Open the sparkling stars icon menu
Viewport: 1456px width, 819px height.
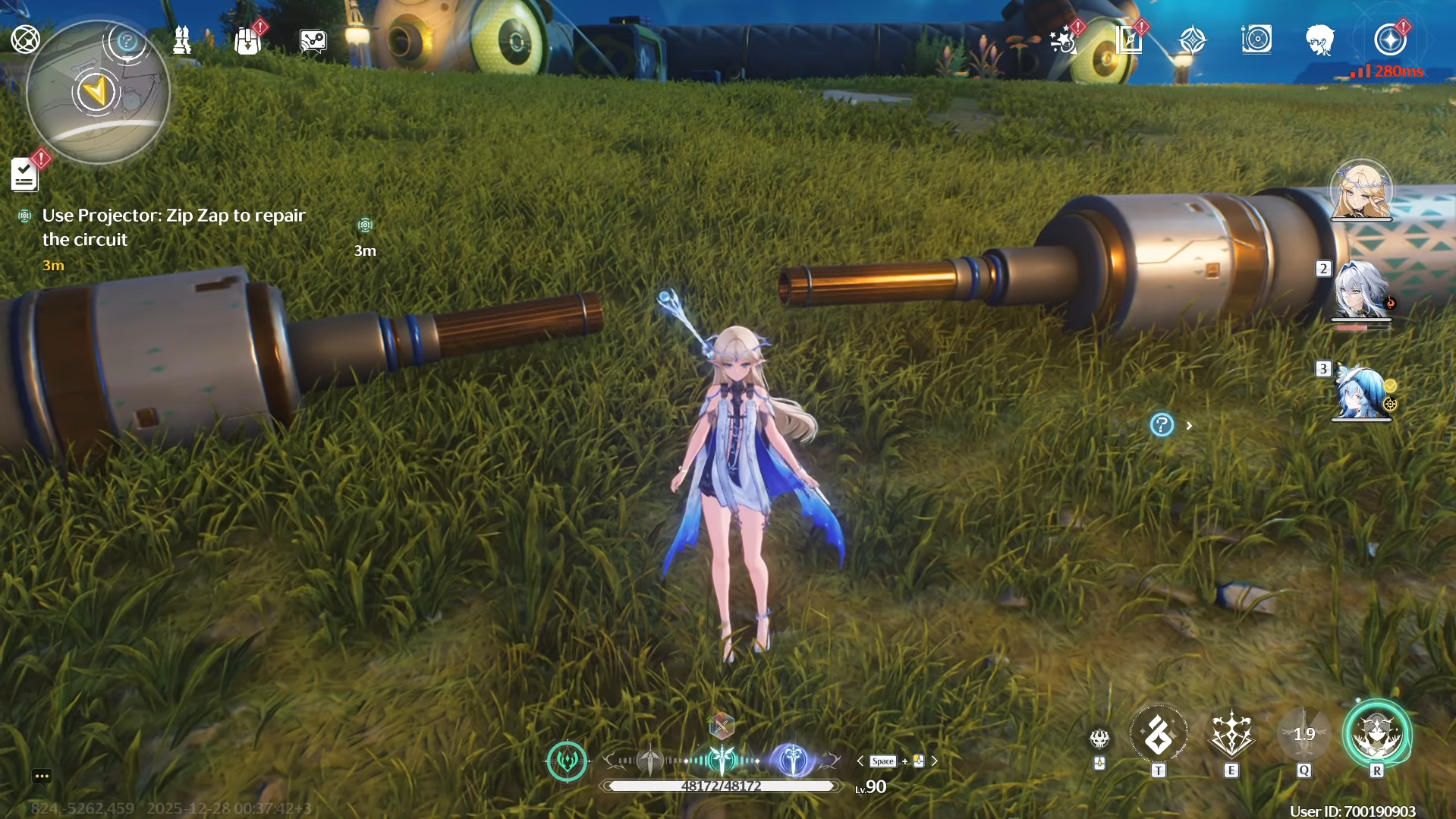pyautogui.click(x=1064, y=40)
